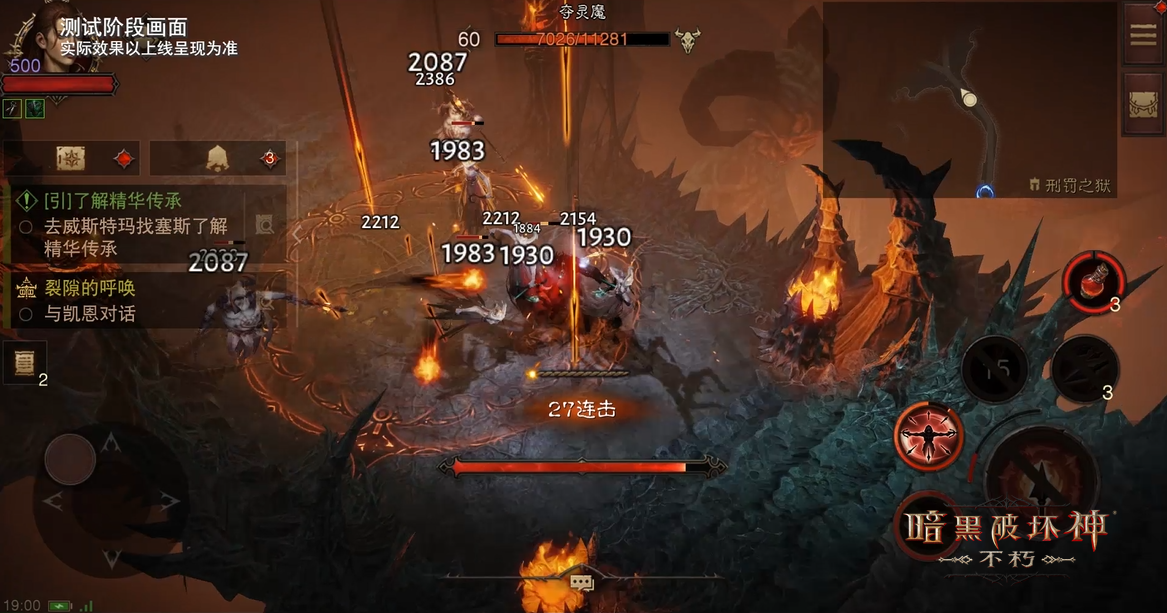Open the hamburger main menu
Screen dimensions: 1167x613
pos(1142,35)
